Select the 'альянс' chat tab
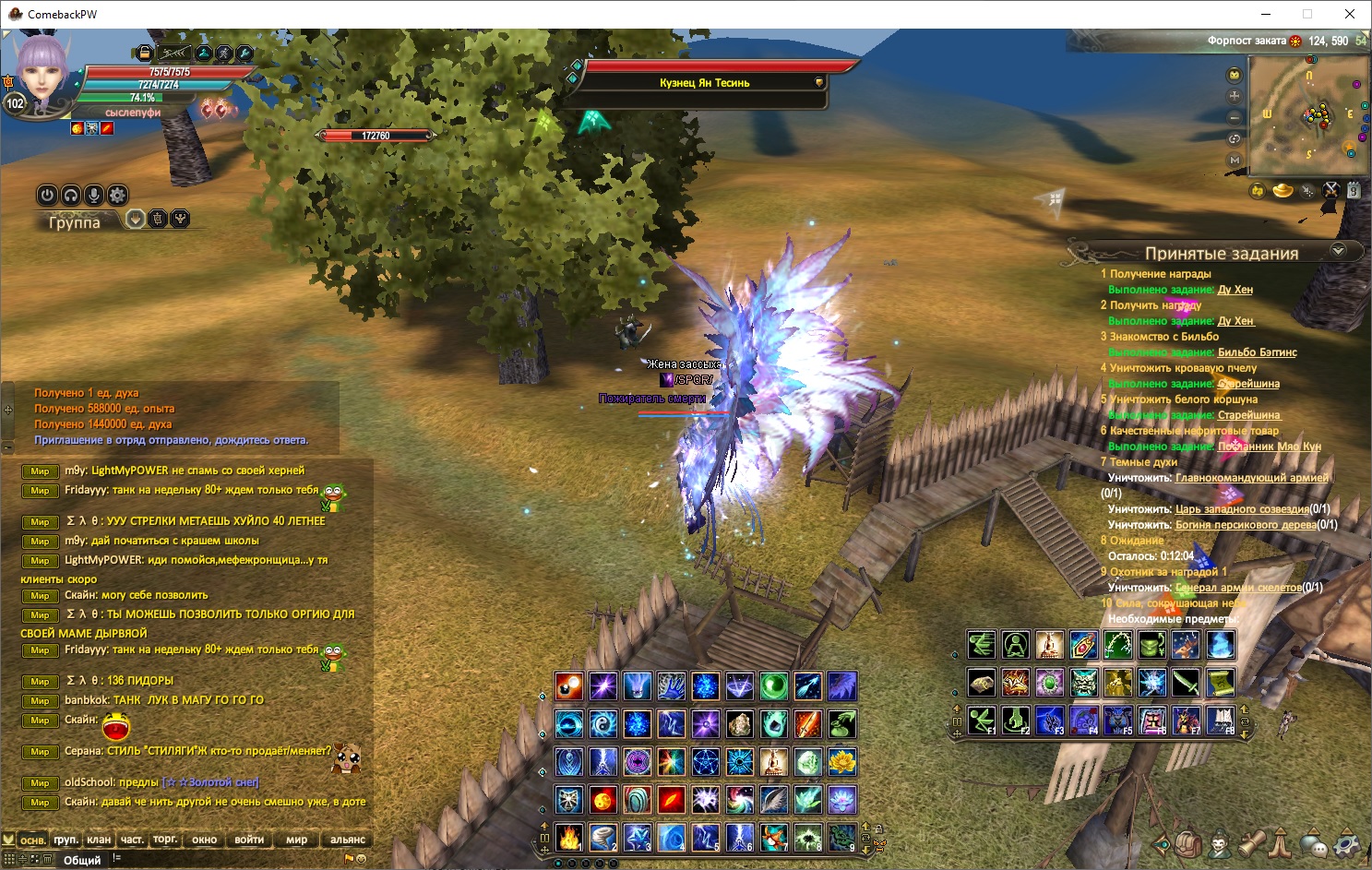This screenshot has height=870, width=1372. pyautogui.click(x=348, y=840)
